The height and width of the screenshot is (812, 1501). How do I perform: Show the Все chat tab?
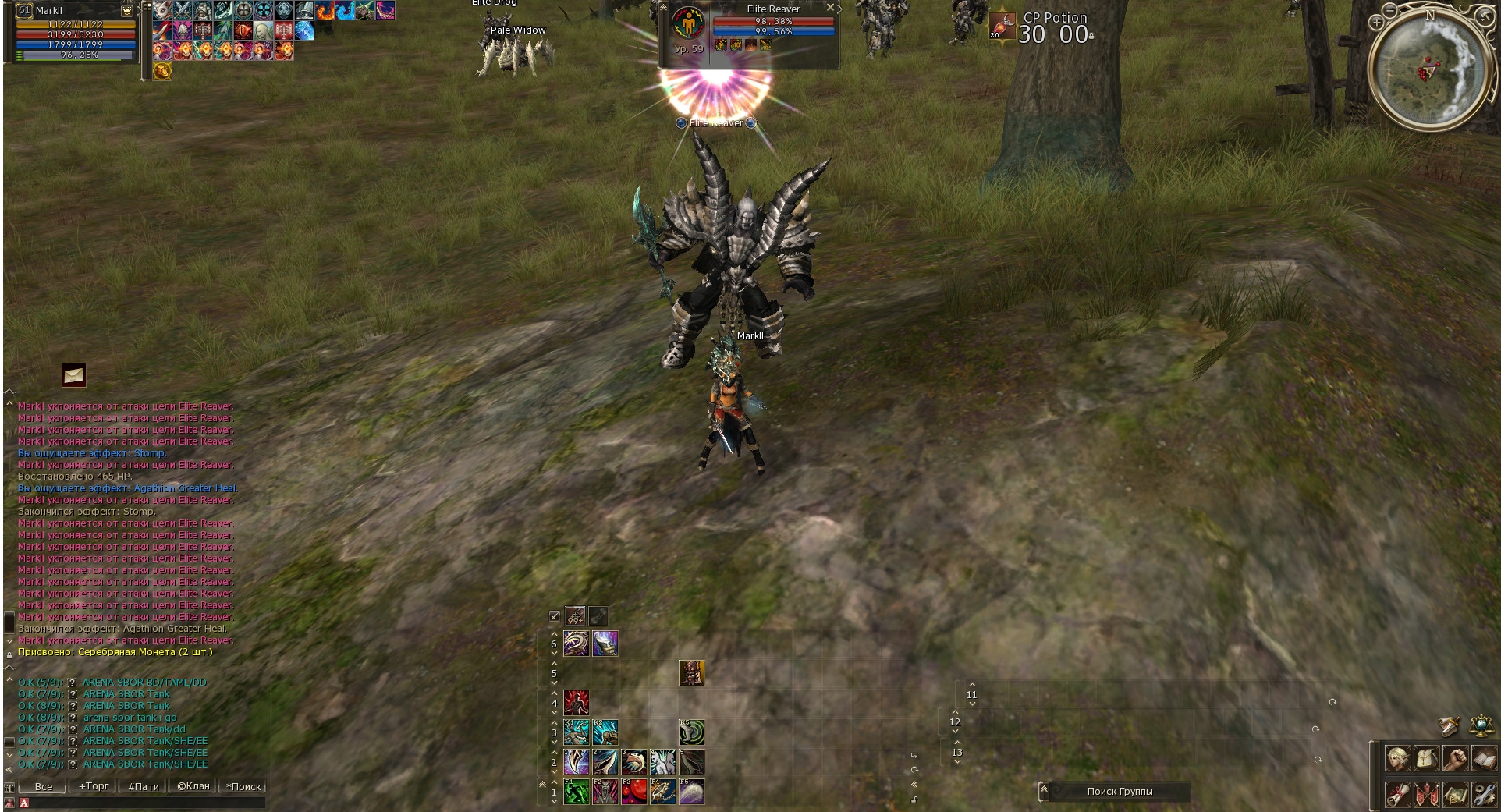(x=44, y=786)
